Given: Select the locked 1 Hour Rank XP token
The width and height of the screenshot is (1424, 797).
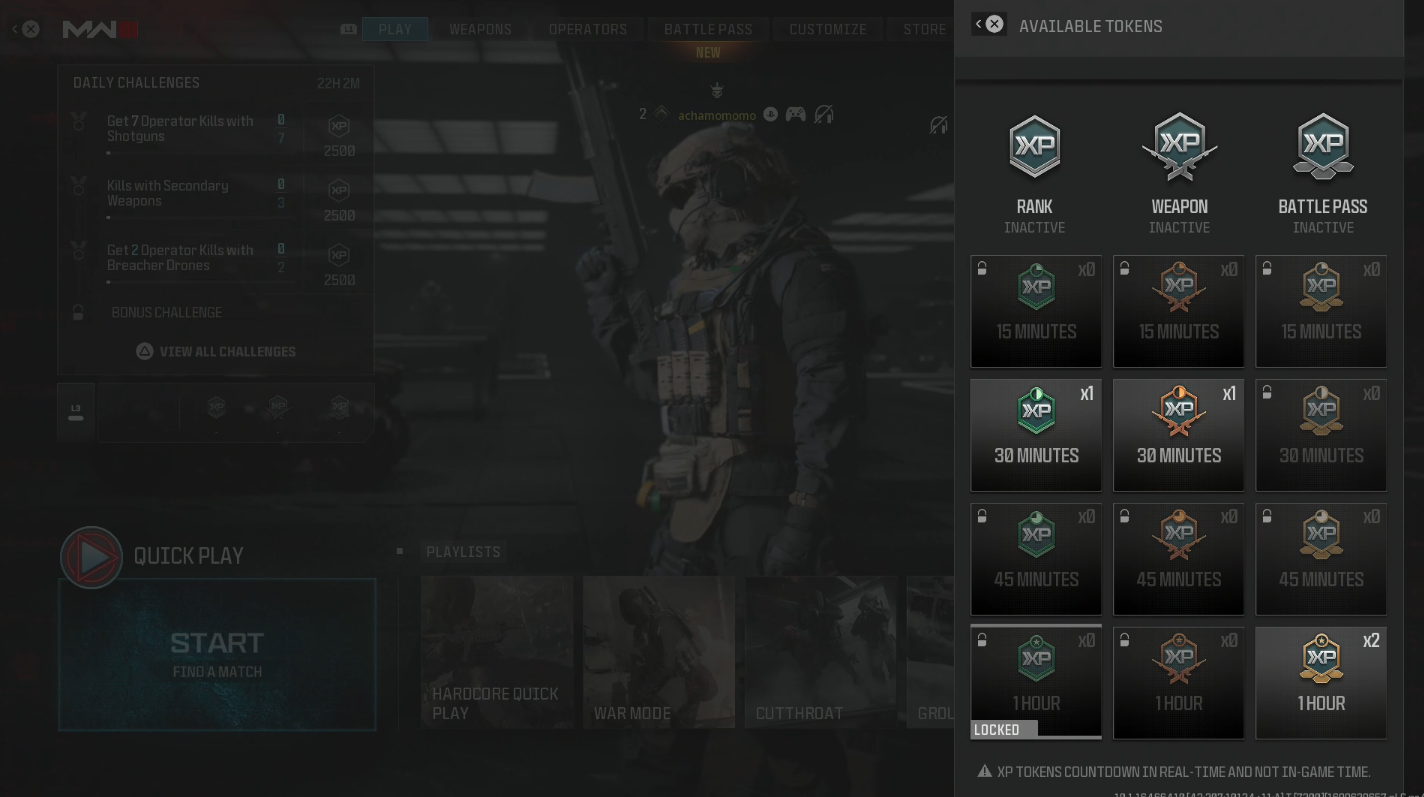Looking at the screenshot, I should pos(1036,683).
